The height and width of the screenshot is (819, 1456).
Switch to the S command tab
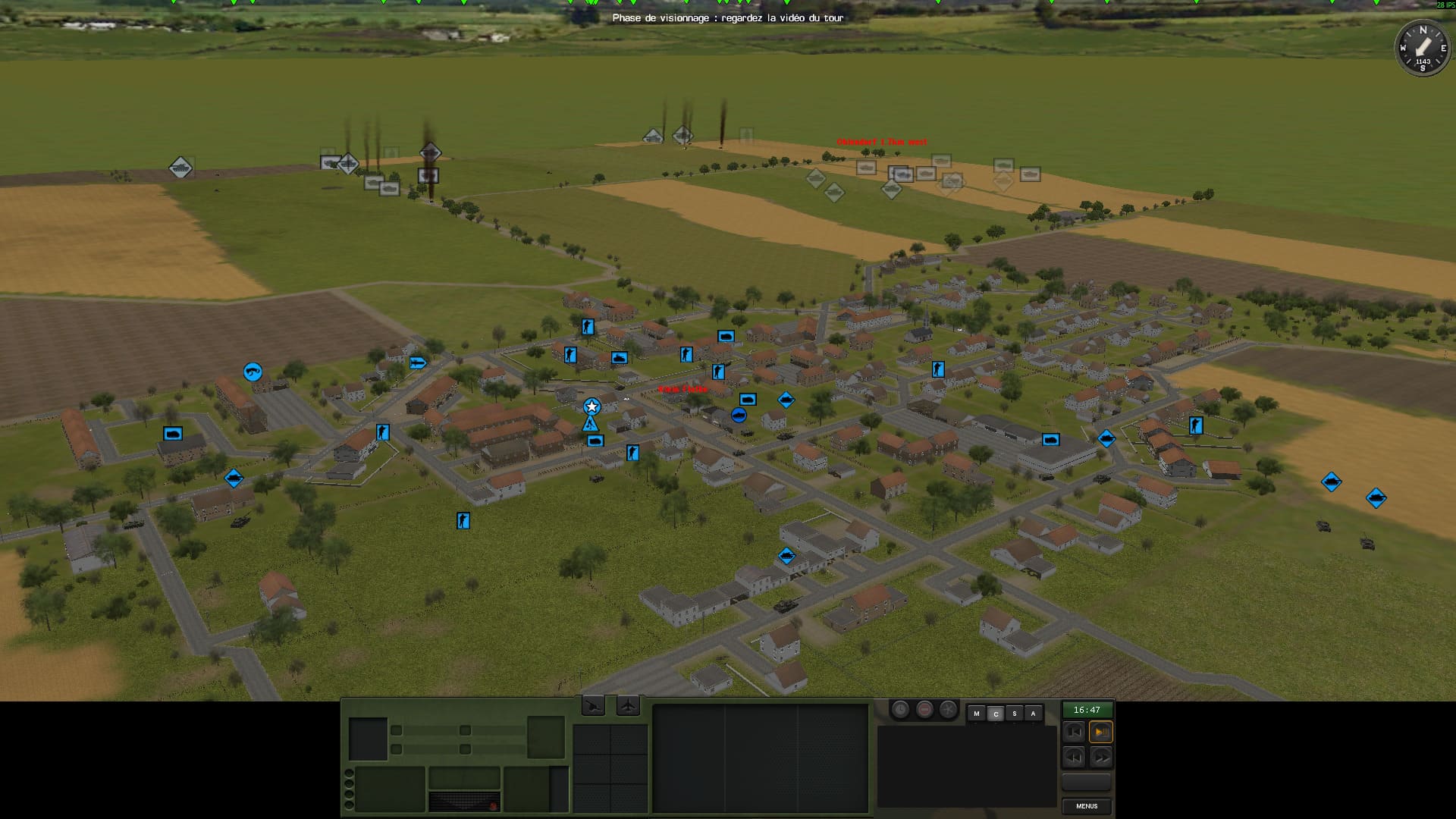point(1014,714)
